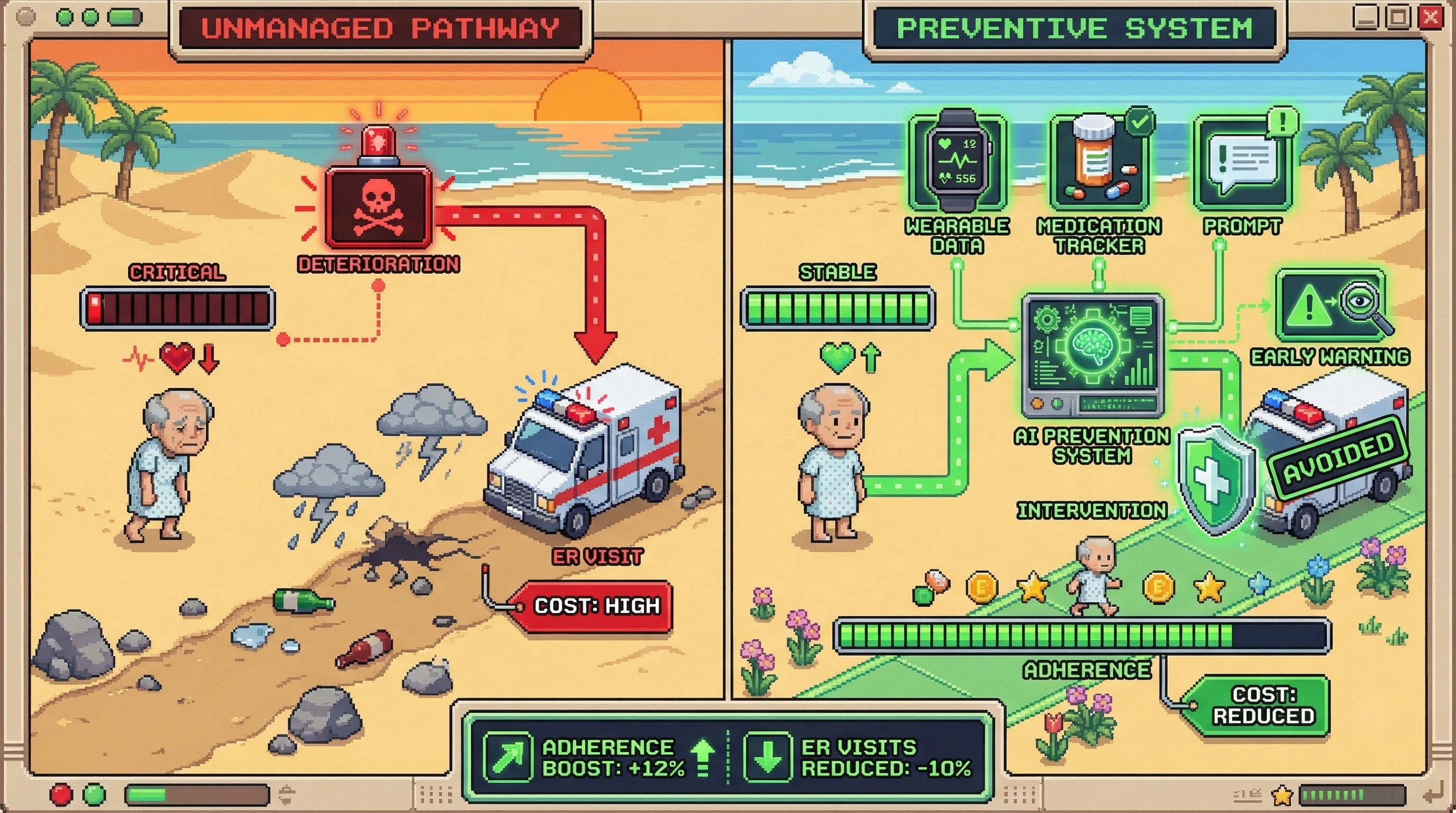Image resolution: width=1456 pixels, height=813 pixels.
Task: Maximize the game window
Action: [1398, 17]
